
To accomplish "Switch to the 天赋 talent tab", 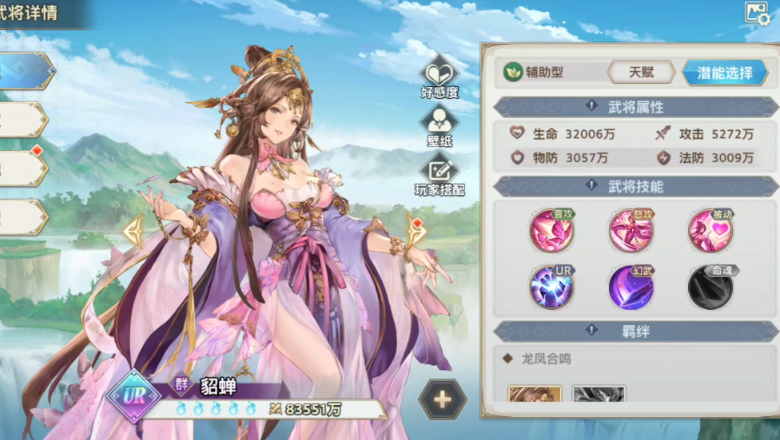I will (643, 72).
